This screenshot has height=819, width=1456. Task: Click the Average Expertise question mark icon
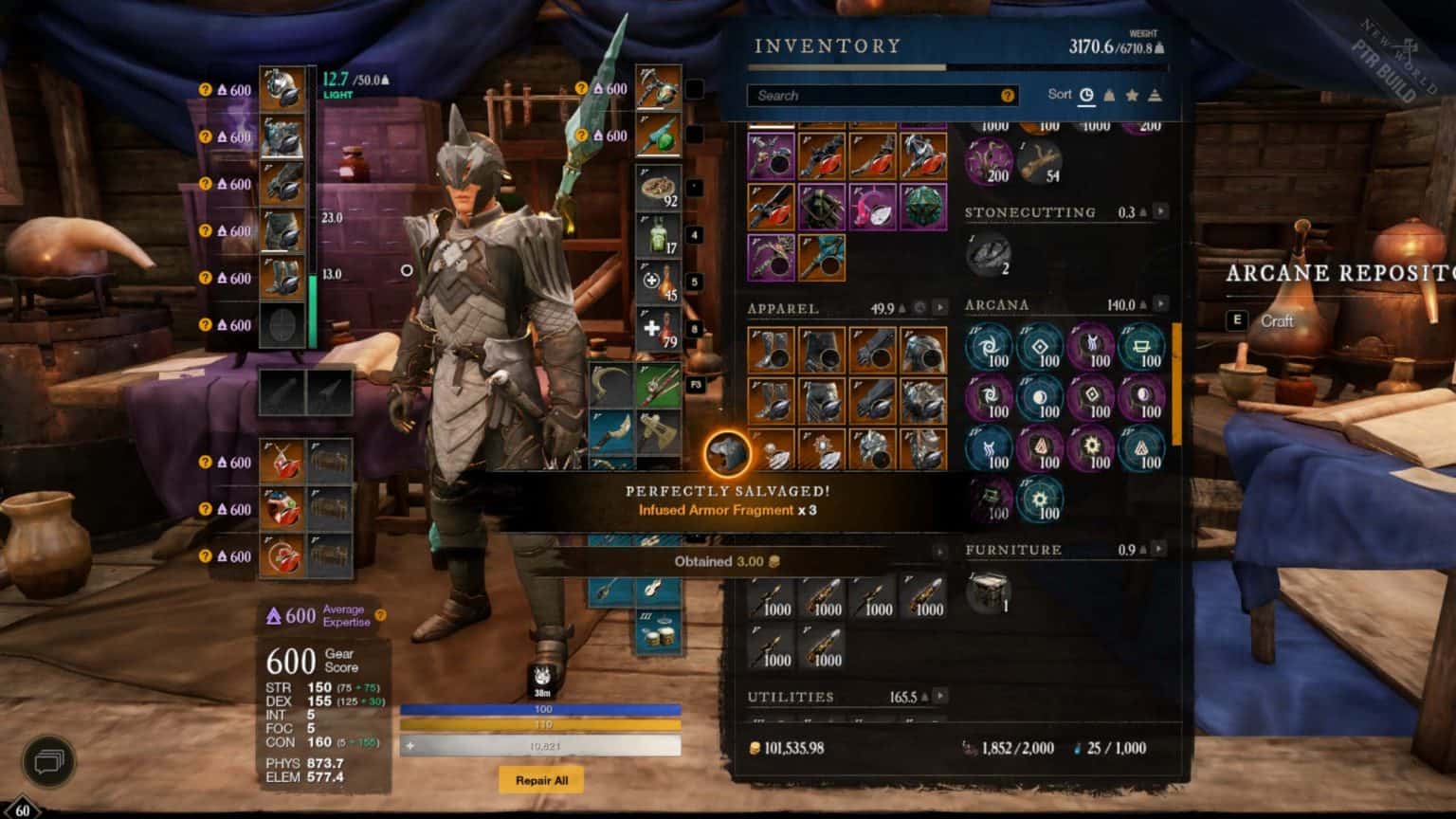point(381,614)
